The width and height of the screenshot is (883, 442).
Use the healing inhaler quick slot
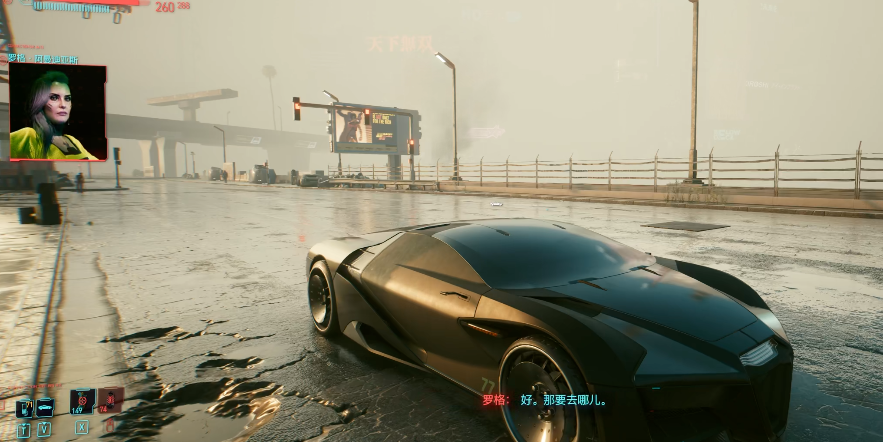82,401
